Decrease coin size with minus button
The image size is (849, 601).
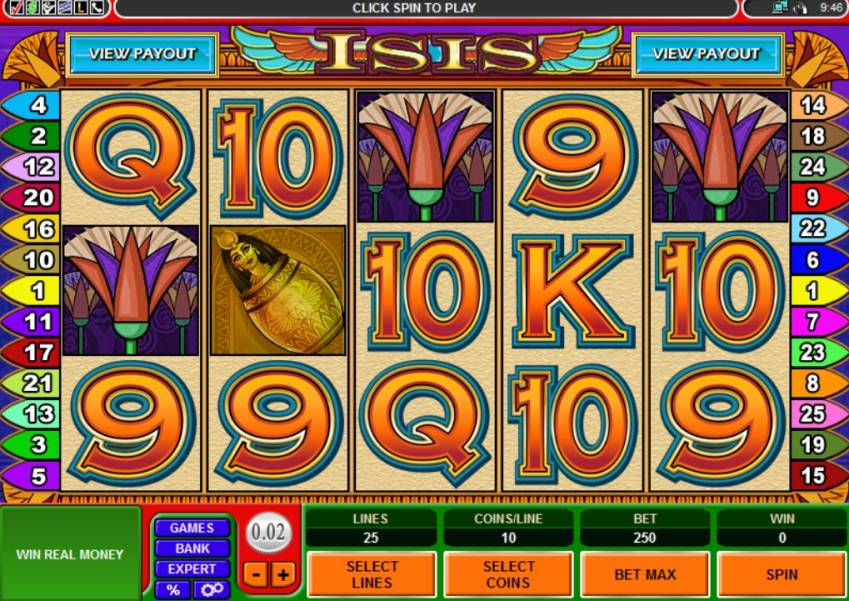(256, 575)
